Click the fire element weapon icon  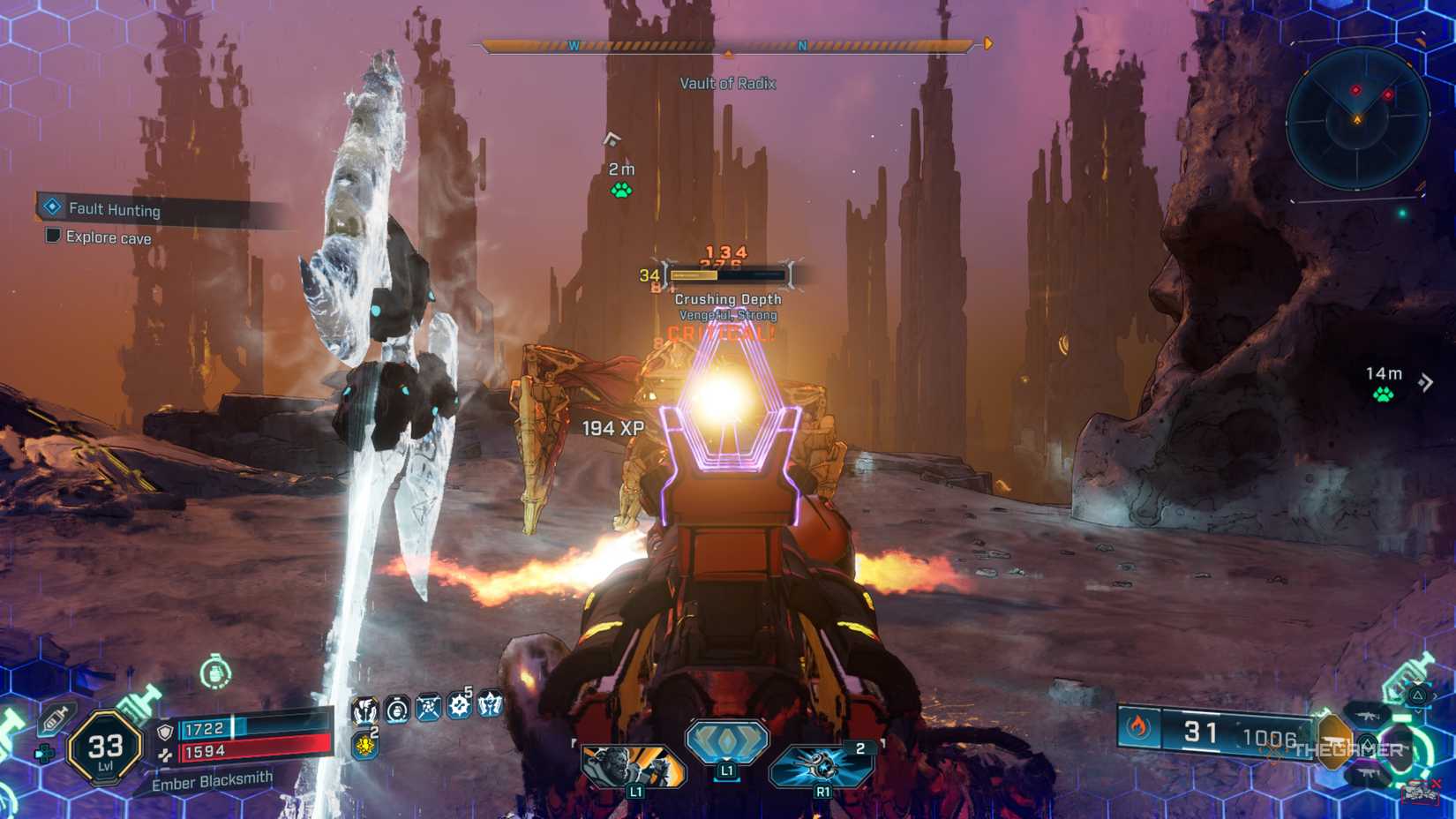tap(1137, 727)
